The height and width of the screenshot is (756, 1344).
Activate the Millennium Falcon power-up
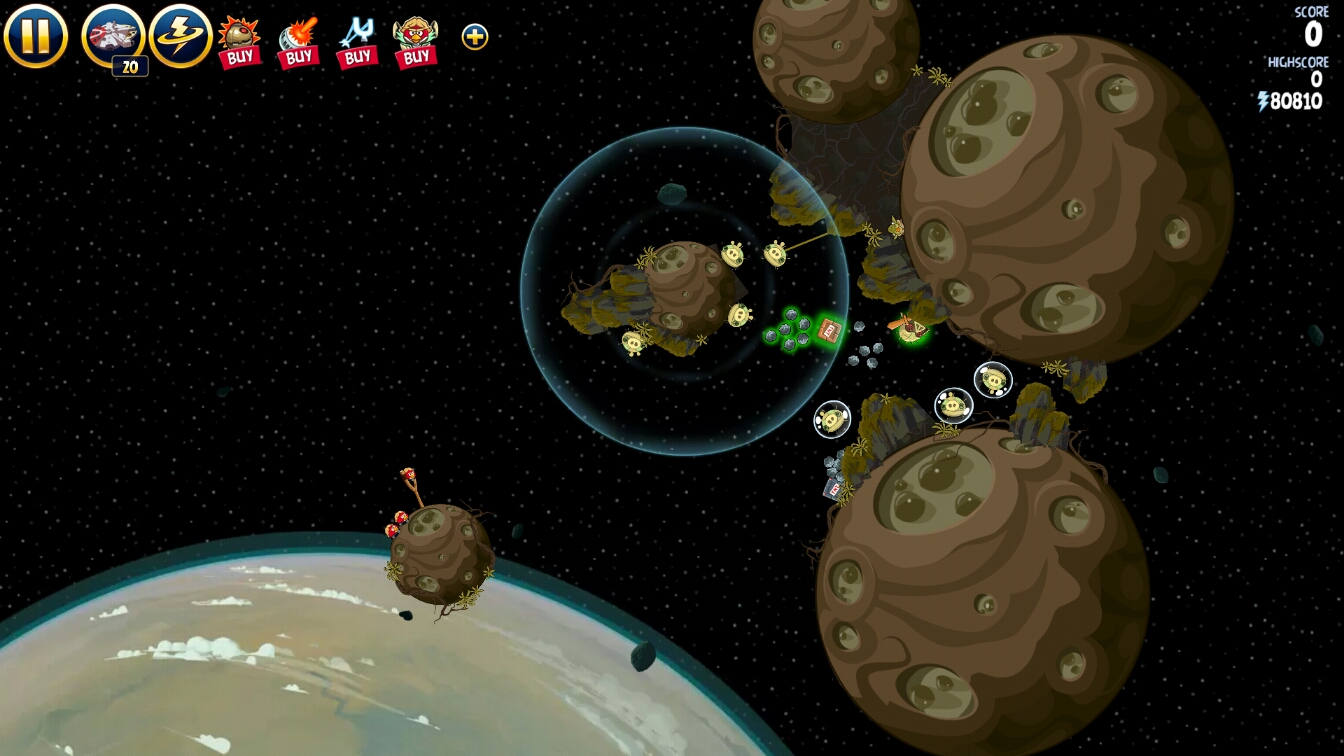(x=113, y=36)
